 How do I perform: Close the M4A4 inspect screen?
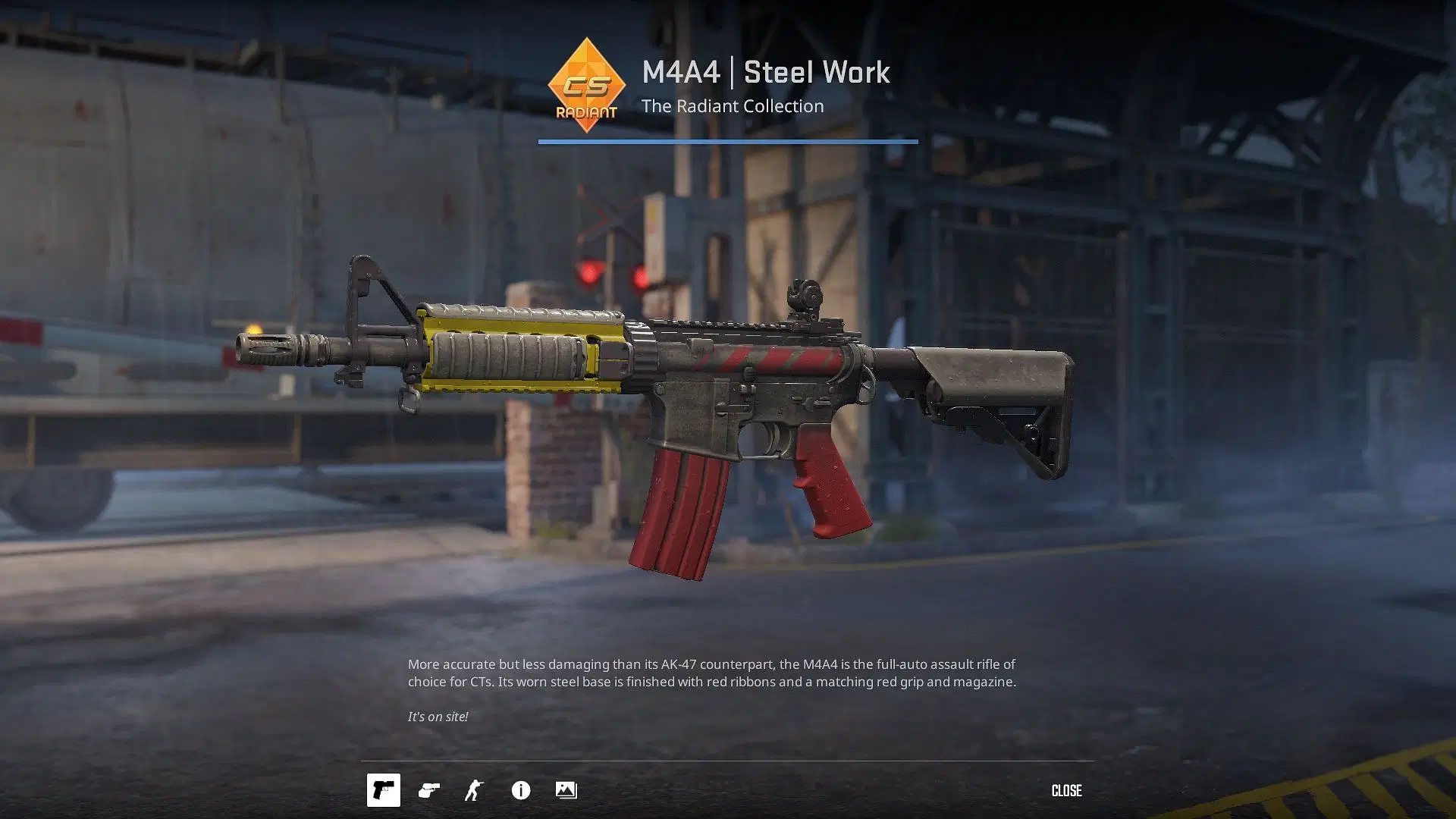pyautogui.click(x=1065, y=790)
